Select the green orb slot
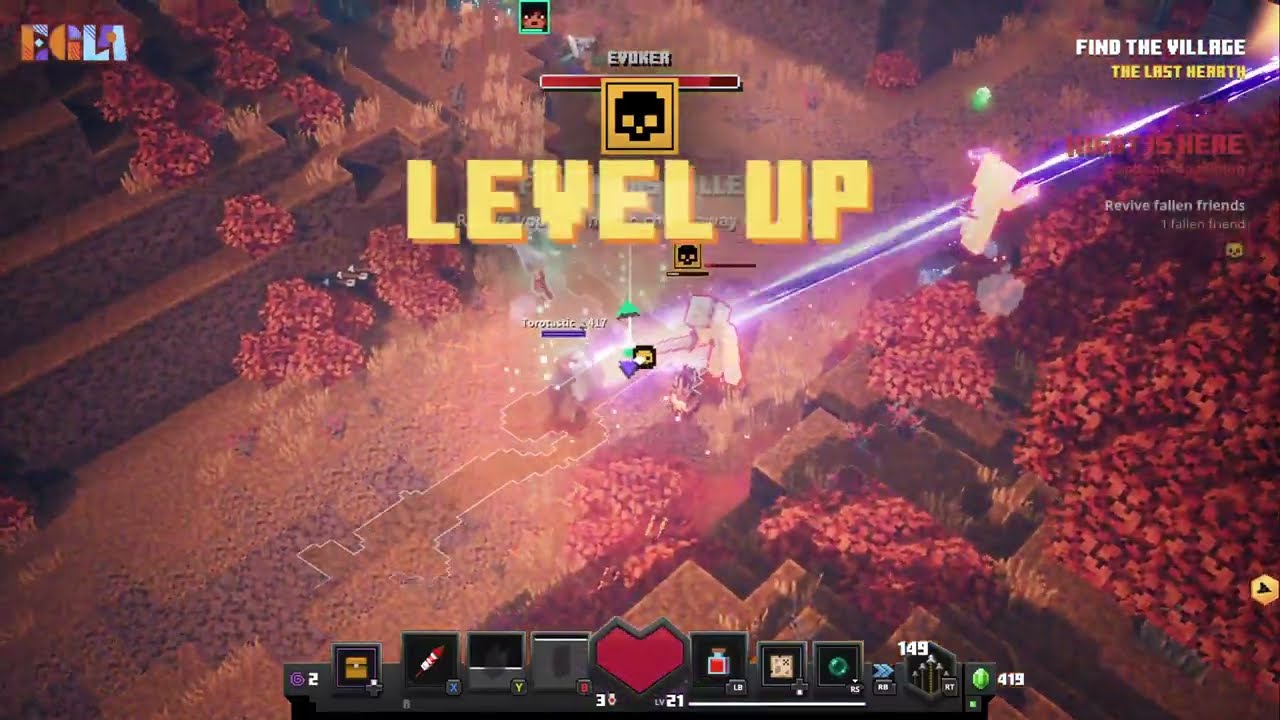Image resolution: width=1280 pixels, height=720 pixels. point(837,665)
